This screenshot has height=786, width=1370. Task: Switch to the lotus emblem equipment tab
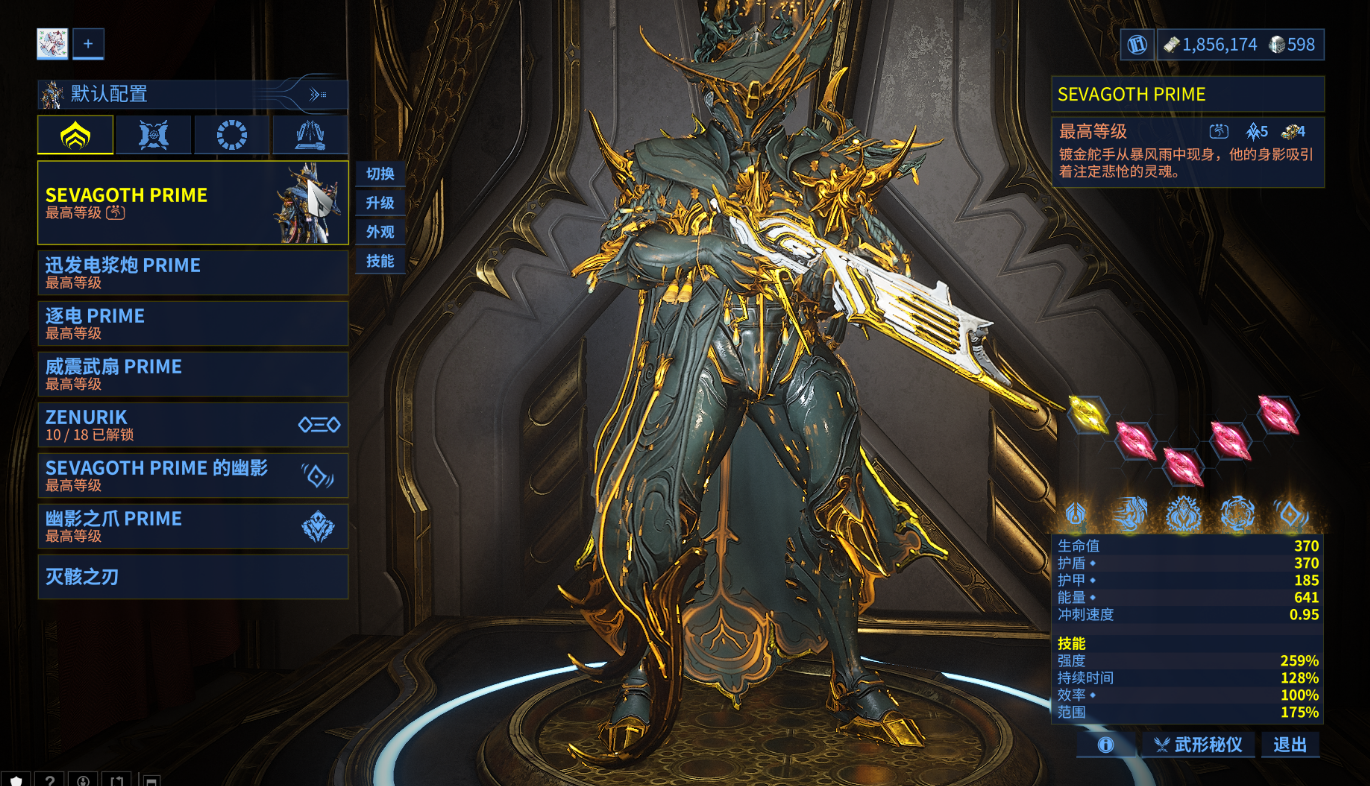[x=75, y=135]
